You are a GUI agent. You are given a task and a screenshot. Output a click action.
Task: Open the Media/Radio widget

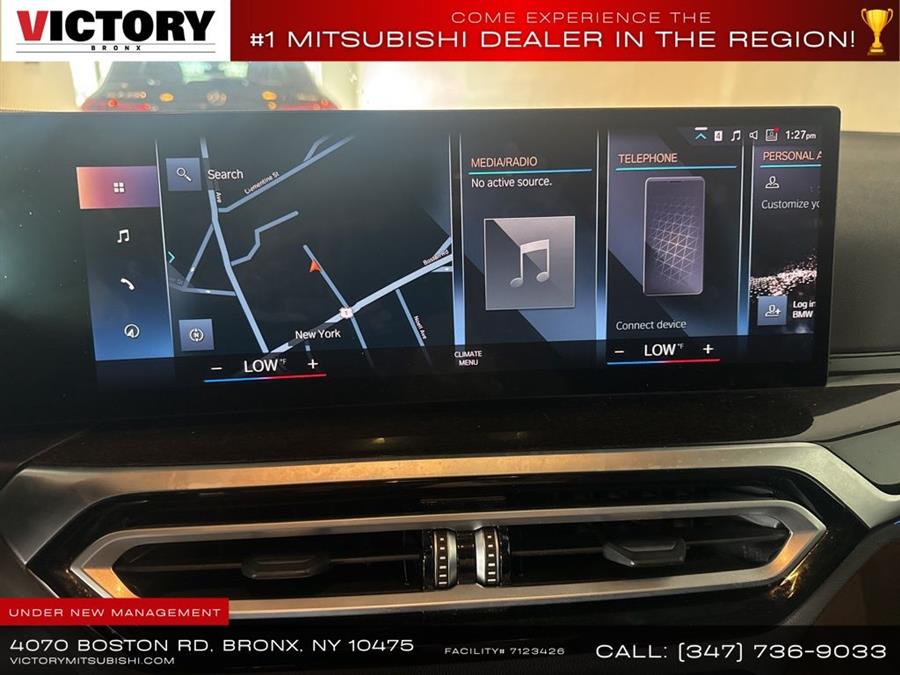tap(518, 161)
